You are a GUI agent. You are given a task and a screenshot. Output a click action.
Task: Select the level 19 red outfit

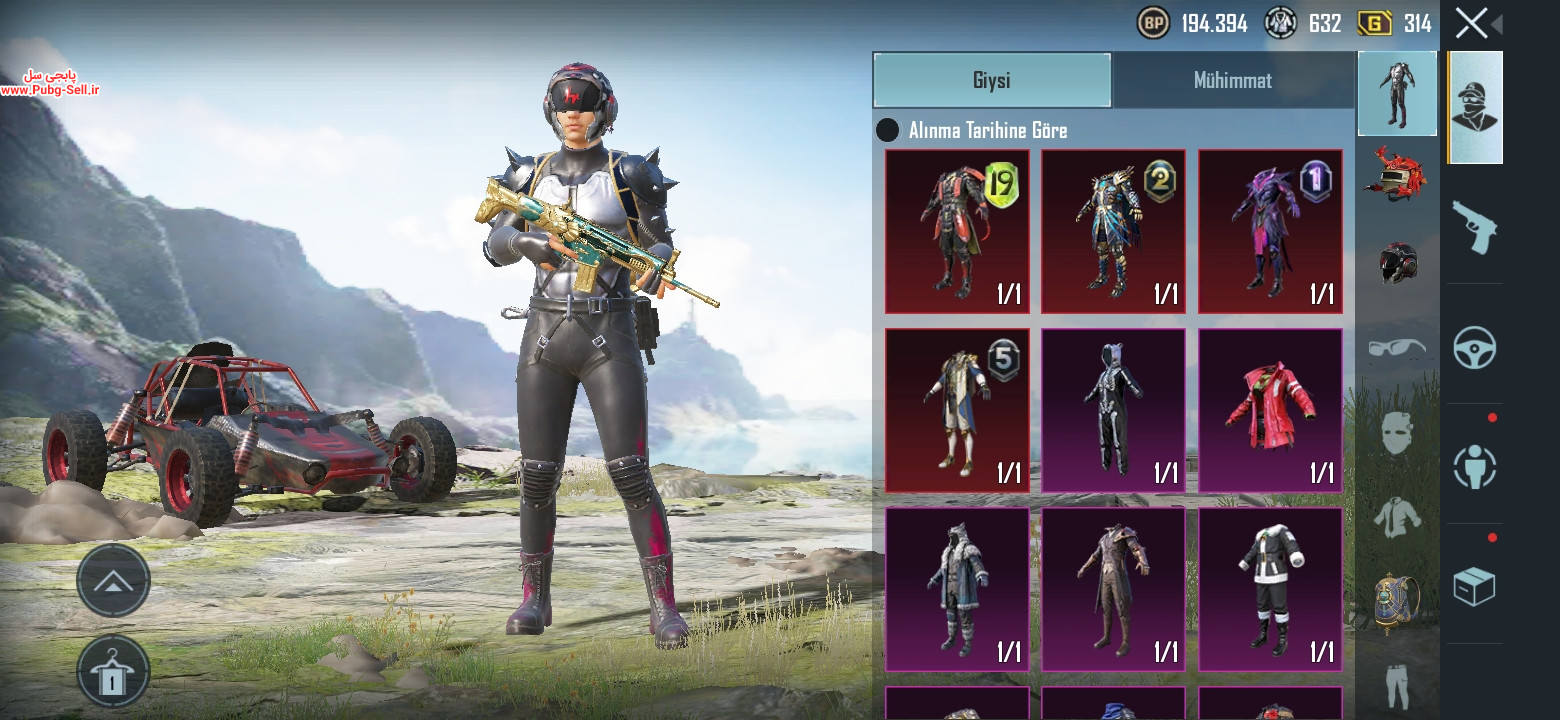tap(957, 232)
